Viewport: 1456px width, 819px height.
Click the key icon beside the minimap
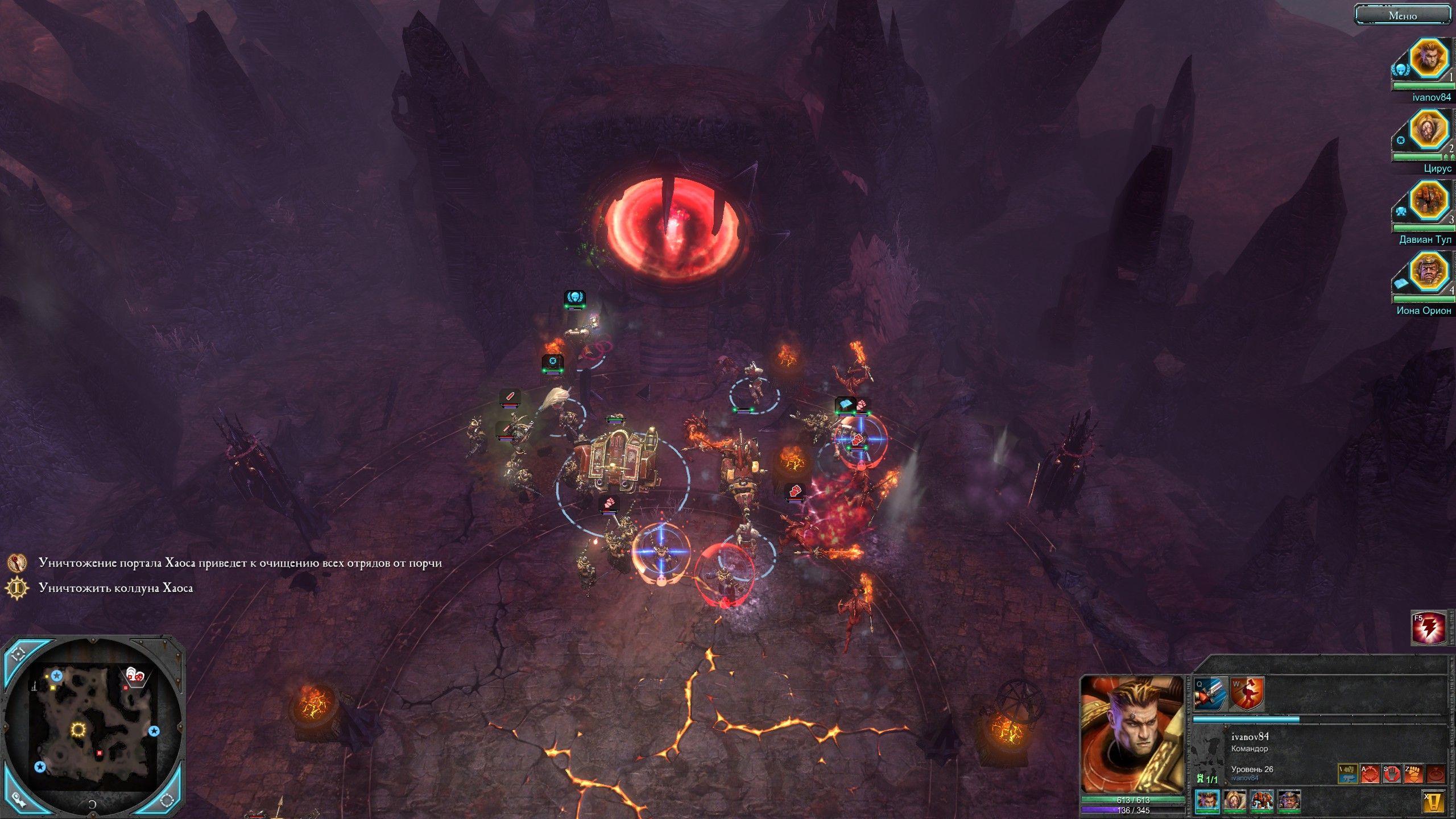(20, 800)
